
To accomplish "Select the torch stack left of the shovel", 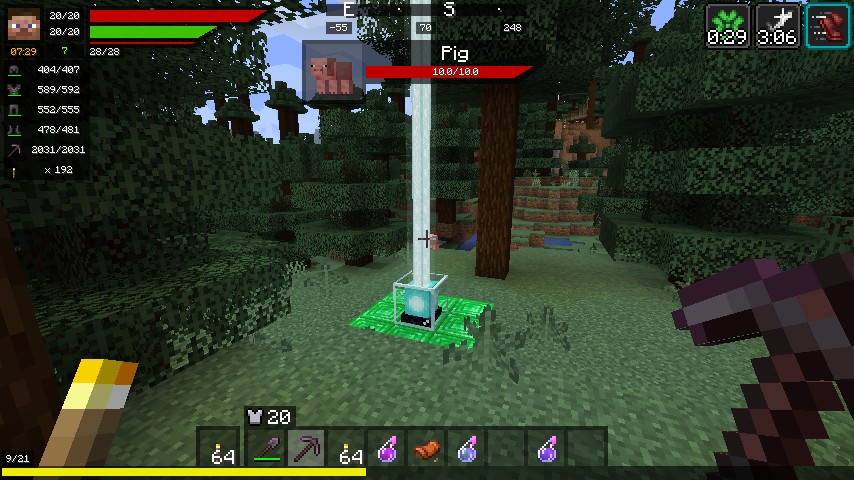I will coord(223,450).
